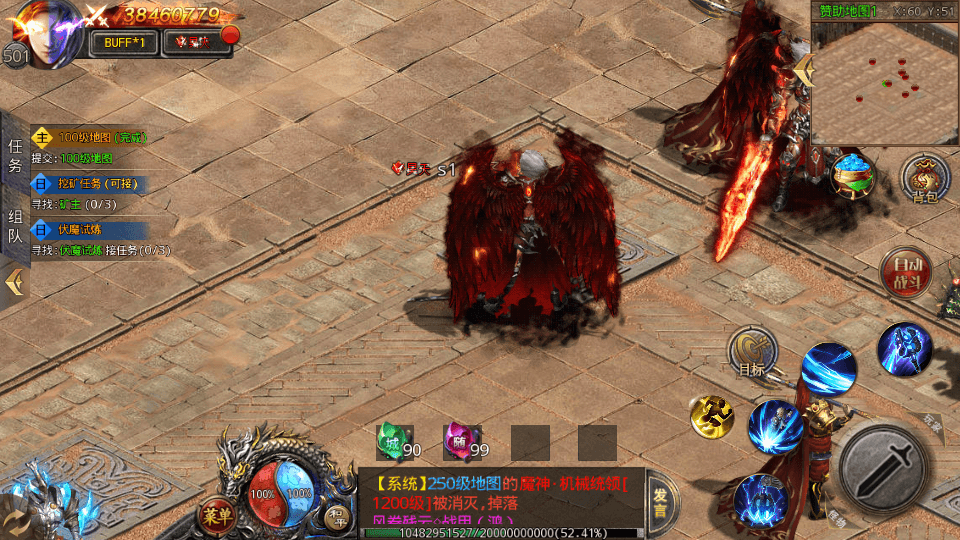Tap the 目标 target button
This screenshot has width=960, height=540.
coord(752,351)
